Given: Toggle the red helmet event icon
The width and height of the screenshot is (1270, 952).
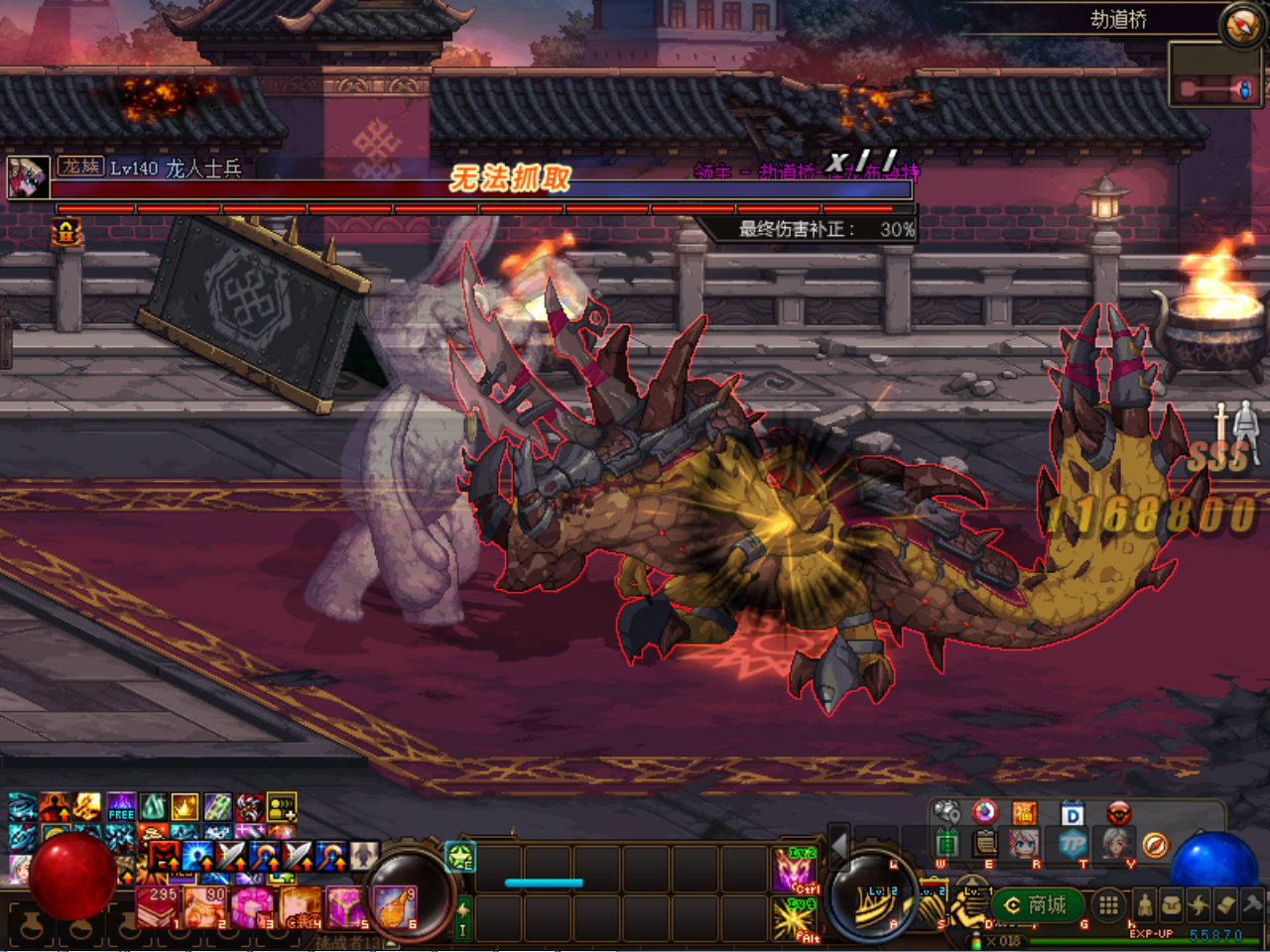Looking at the screenshot, I should click(x=1118, y=811).
